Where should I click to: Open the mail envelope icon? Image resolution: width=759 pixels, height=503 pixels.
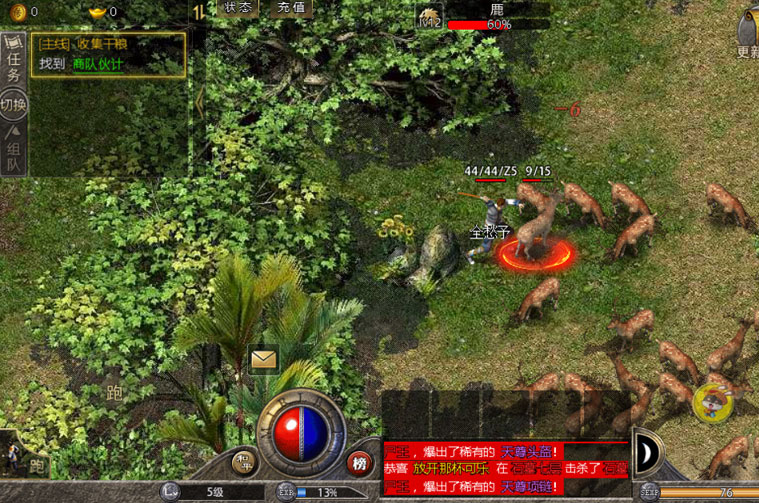click(264, 359)
